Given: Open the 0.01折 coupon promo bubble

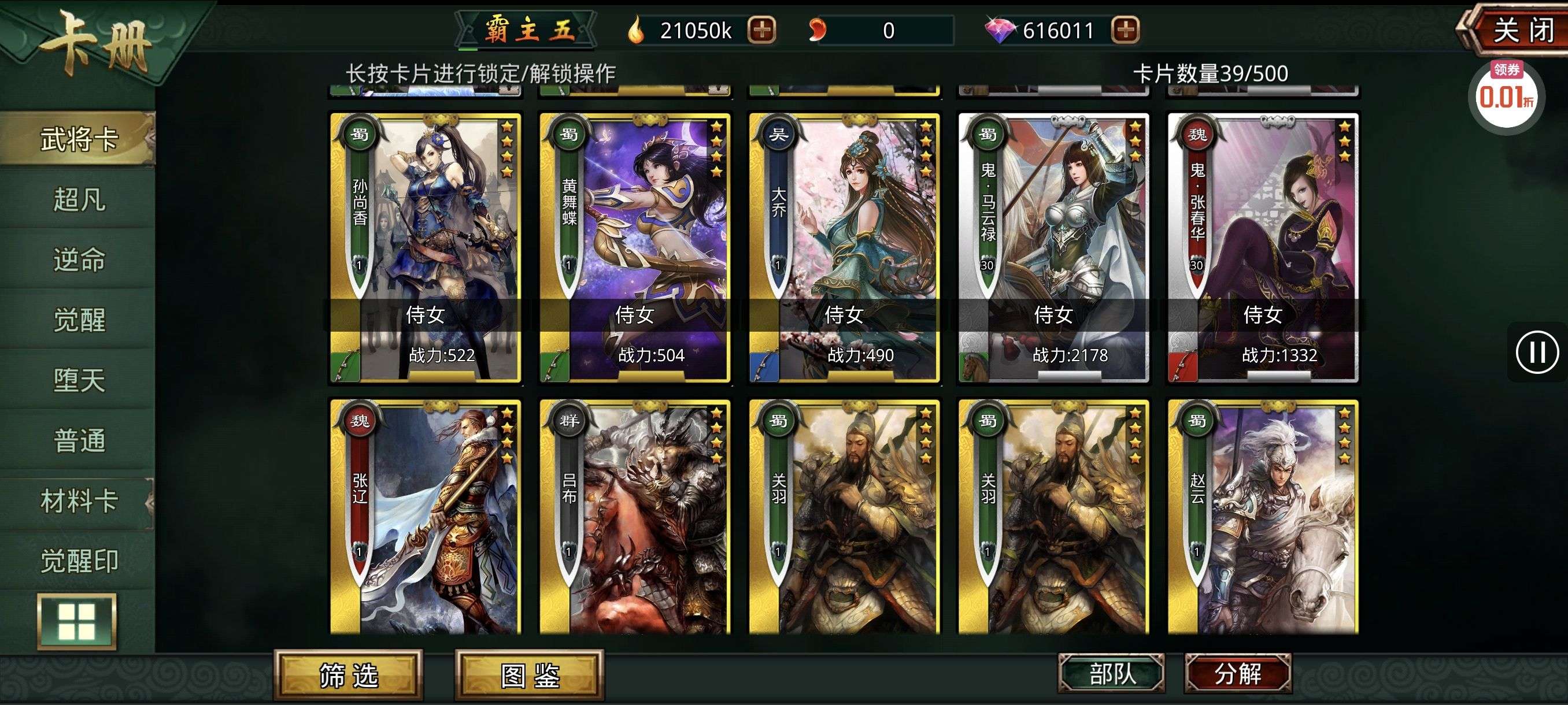Looking at the screenshot, I should [1506, 95].
